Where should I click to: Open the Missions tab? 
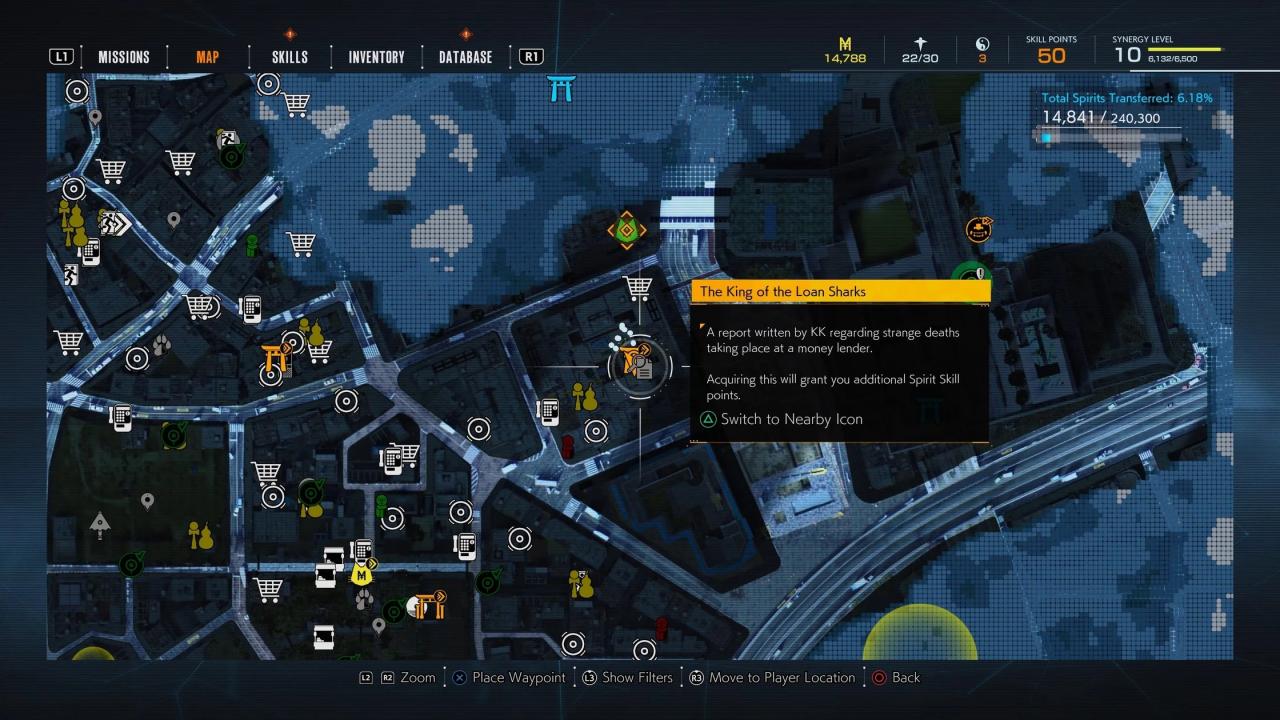[x=124, y=57]
